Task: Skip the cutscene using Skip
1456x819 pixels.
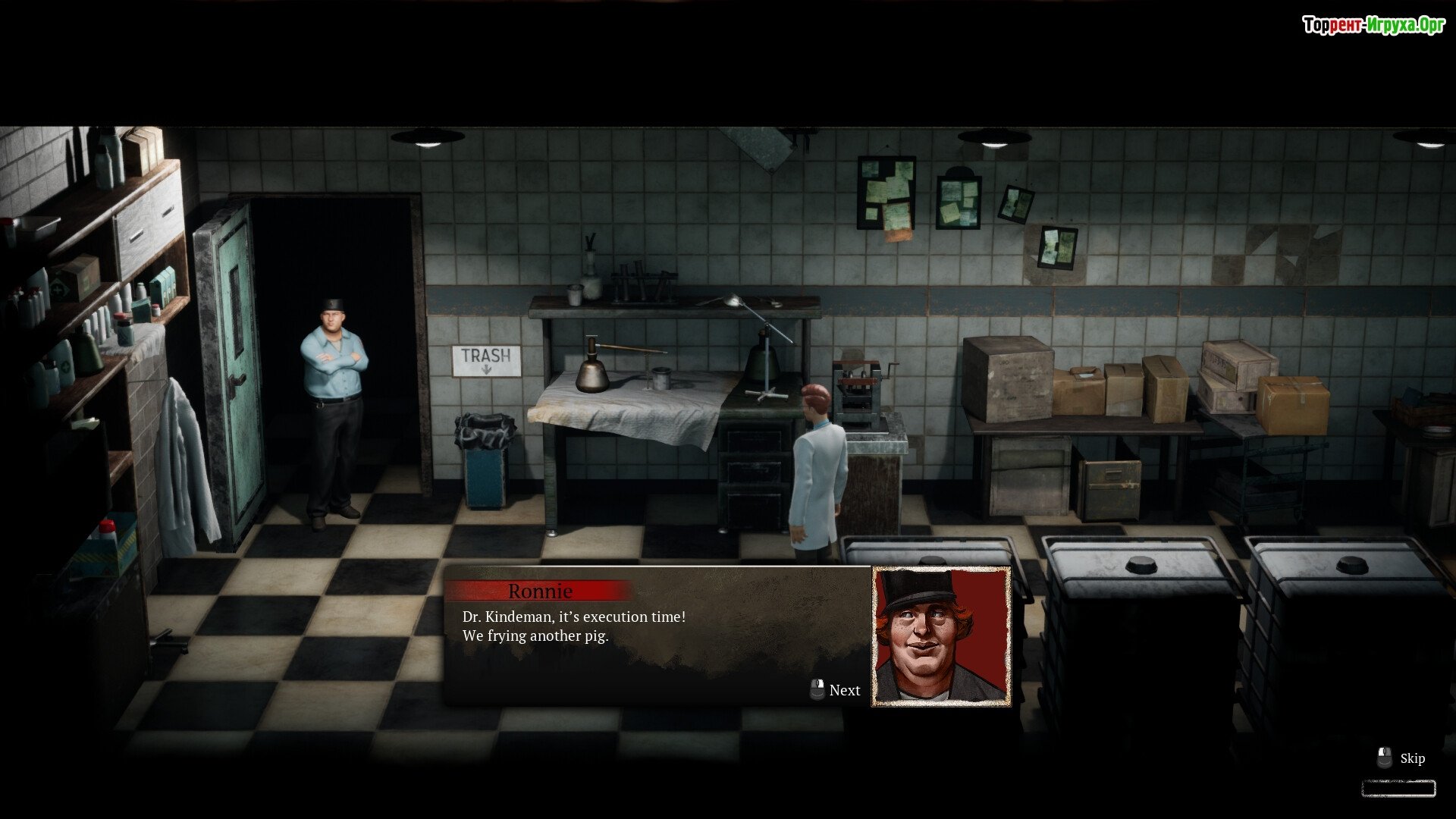Action: (1402, 758)
